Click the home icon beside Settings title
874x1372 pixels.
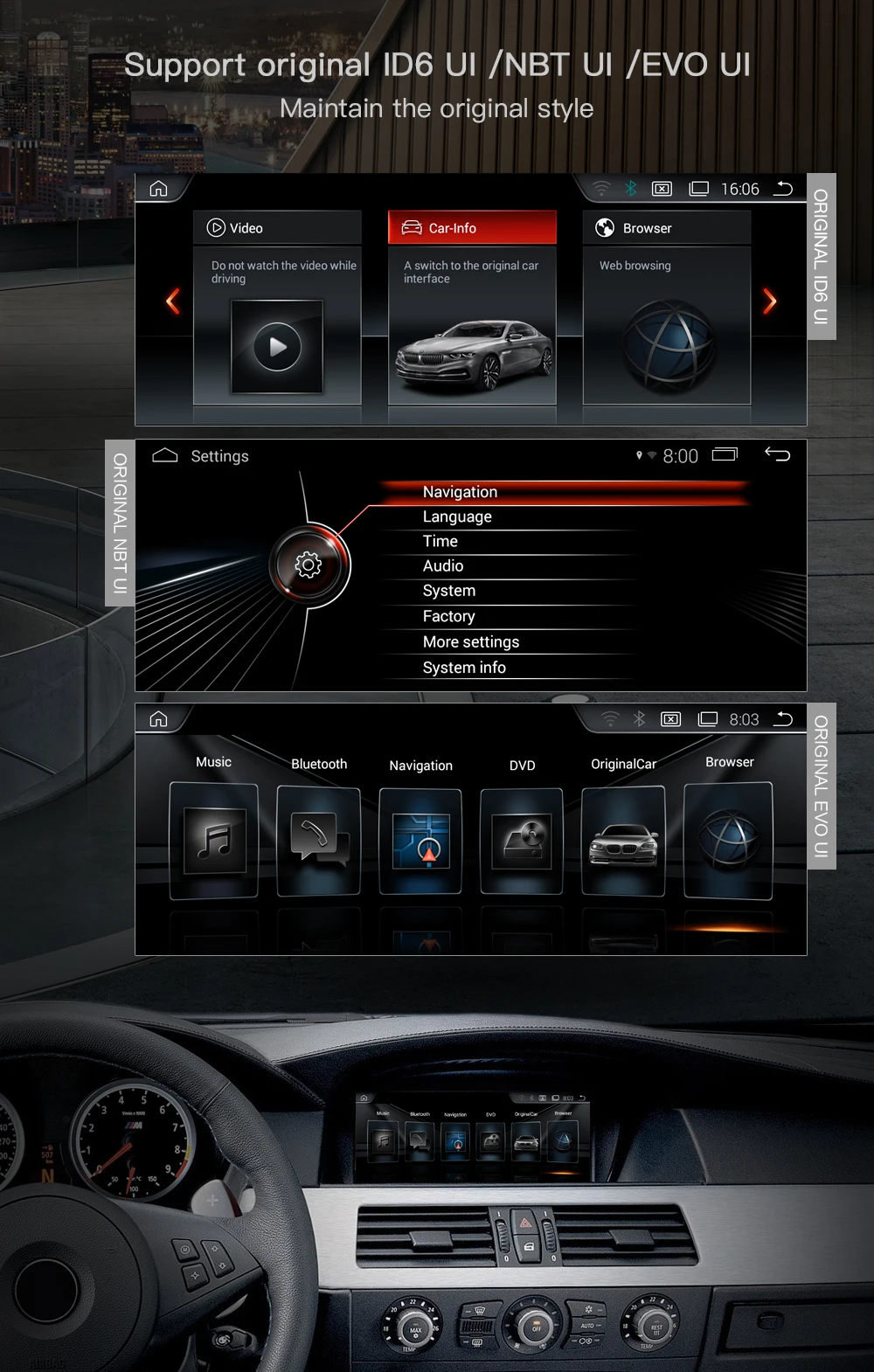coord(164,455)
